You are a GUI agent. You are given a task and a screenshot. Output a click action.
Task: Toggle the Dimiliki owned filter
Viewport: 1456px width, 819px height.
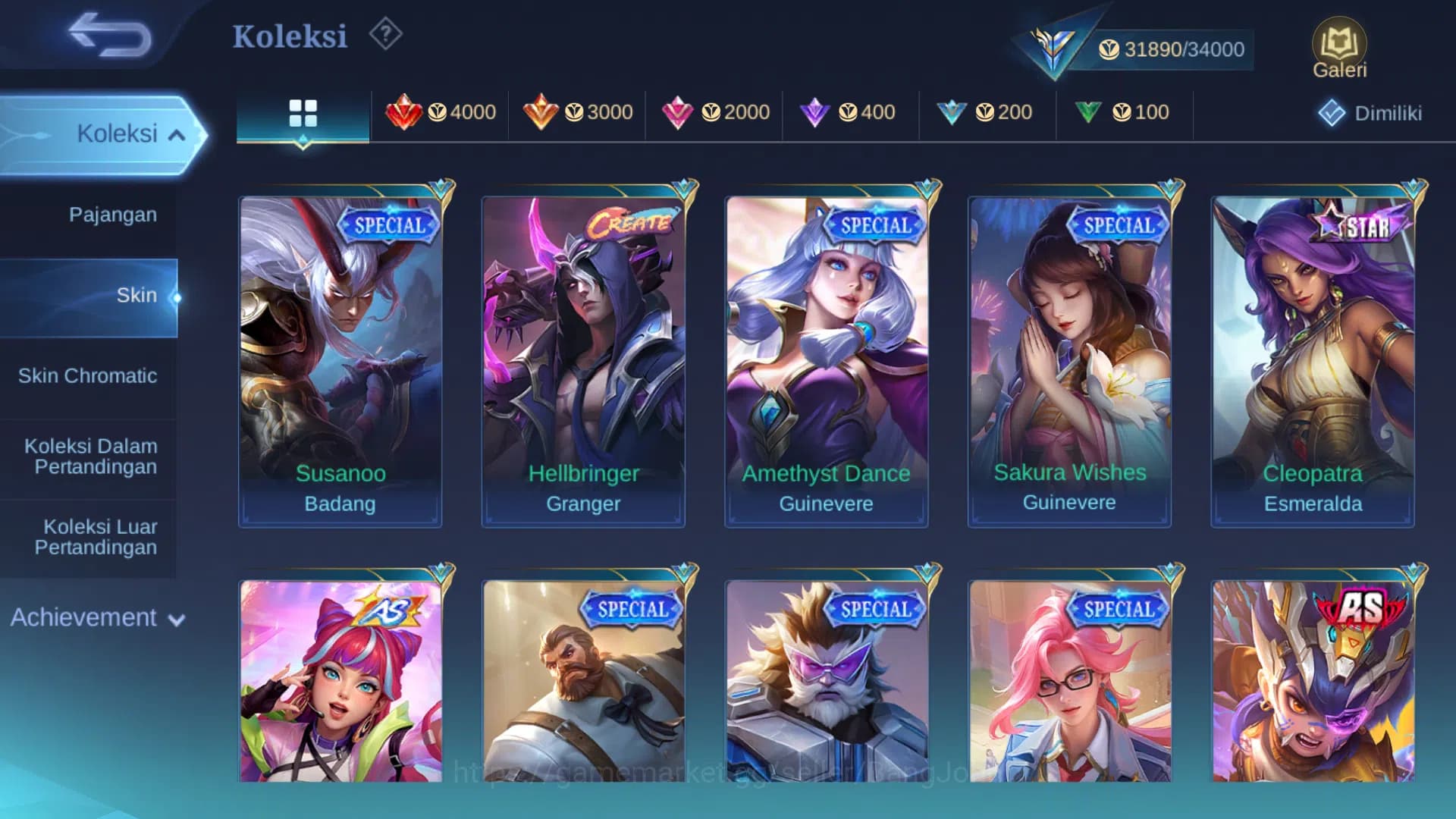click(x=1370, y=112)
